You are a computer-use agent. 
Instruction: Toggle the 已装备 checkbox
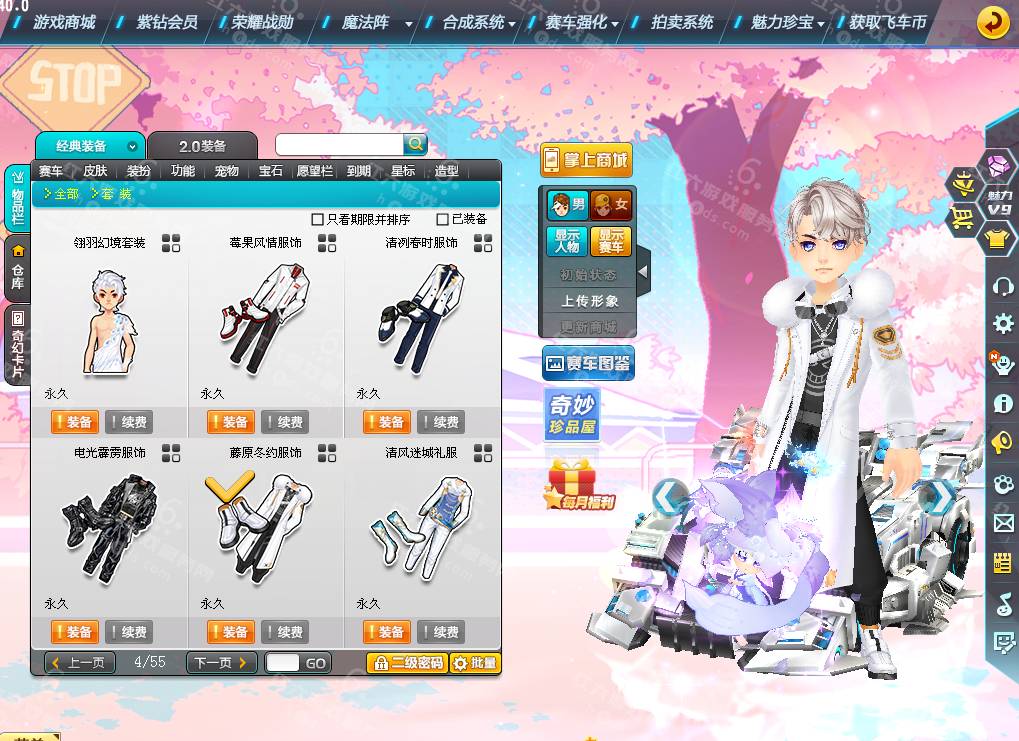point(443,219)
